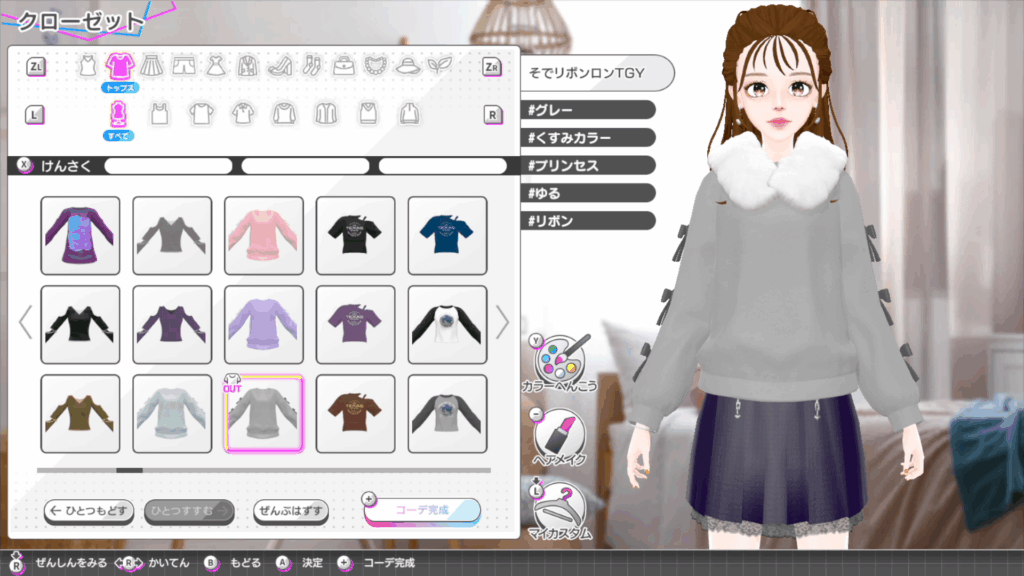The image size is (1024, 576).
Task: Click the ひとつもどす undo button
Action: pos(89,511)
